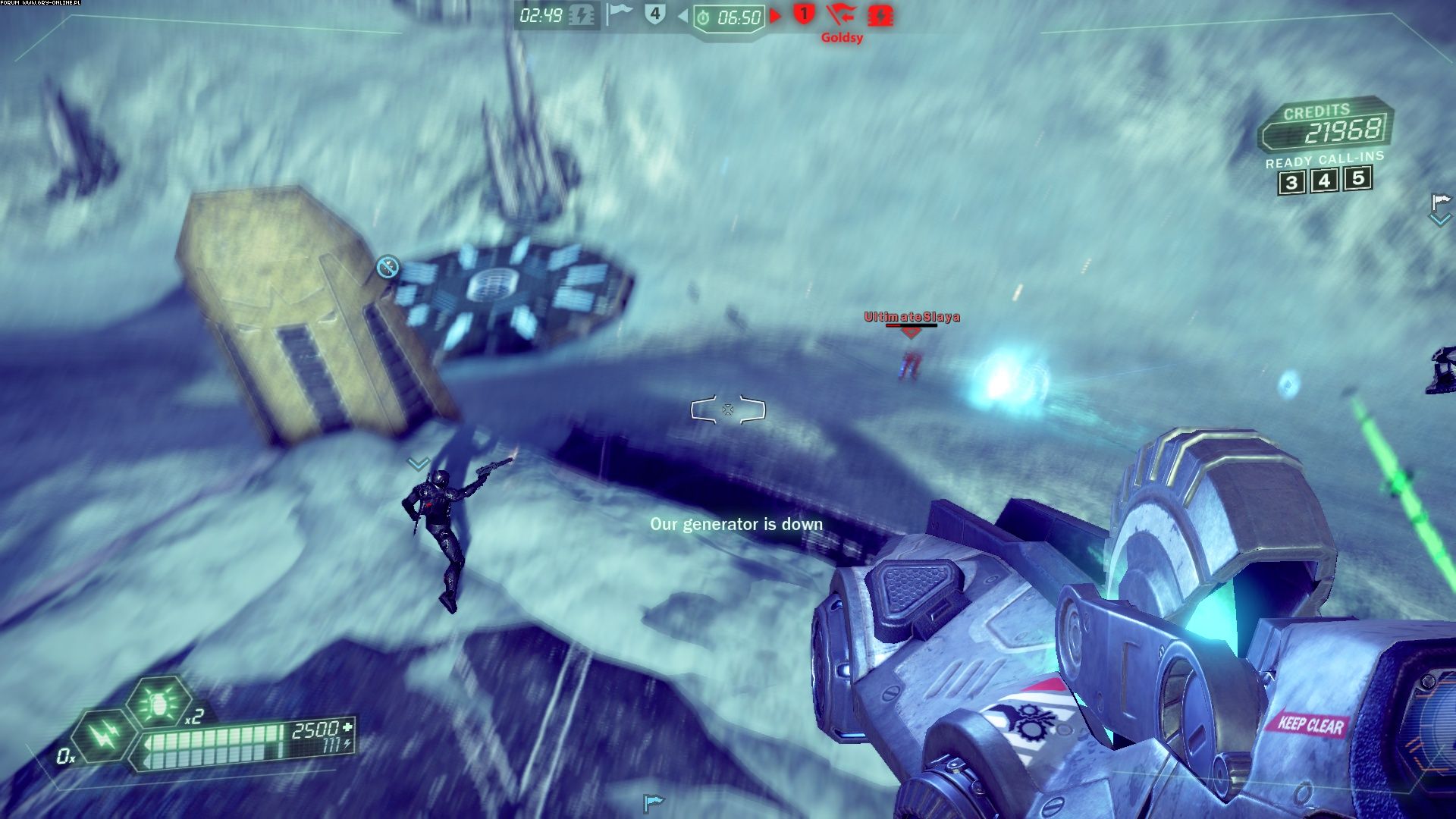Image resolution: width=1456 pixels, height=819 pixels.
Task: Trigger the ready call-in number 5
Action: point(1357,178)
